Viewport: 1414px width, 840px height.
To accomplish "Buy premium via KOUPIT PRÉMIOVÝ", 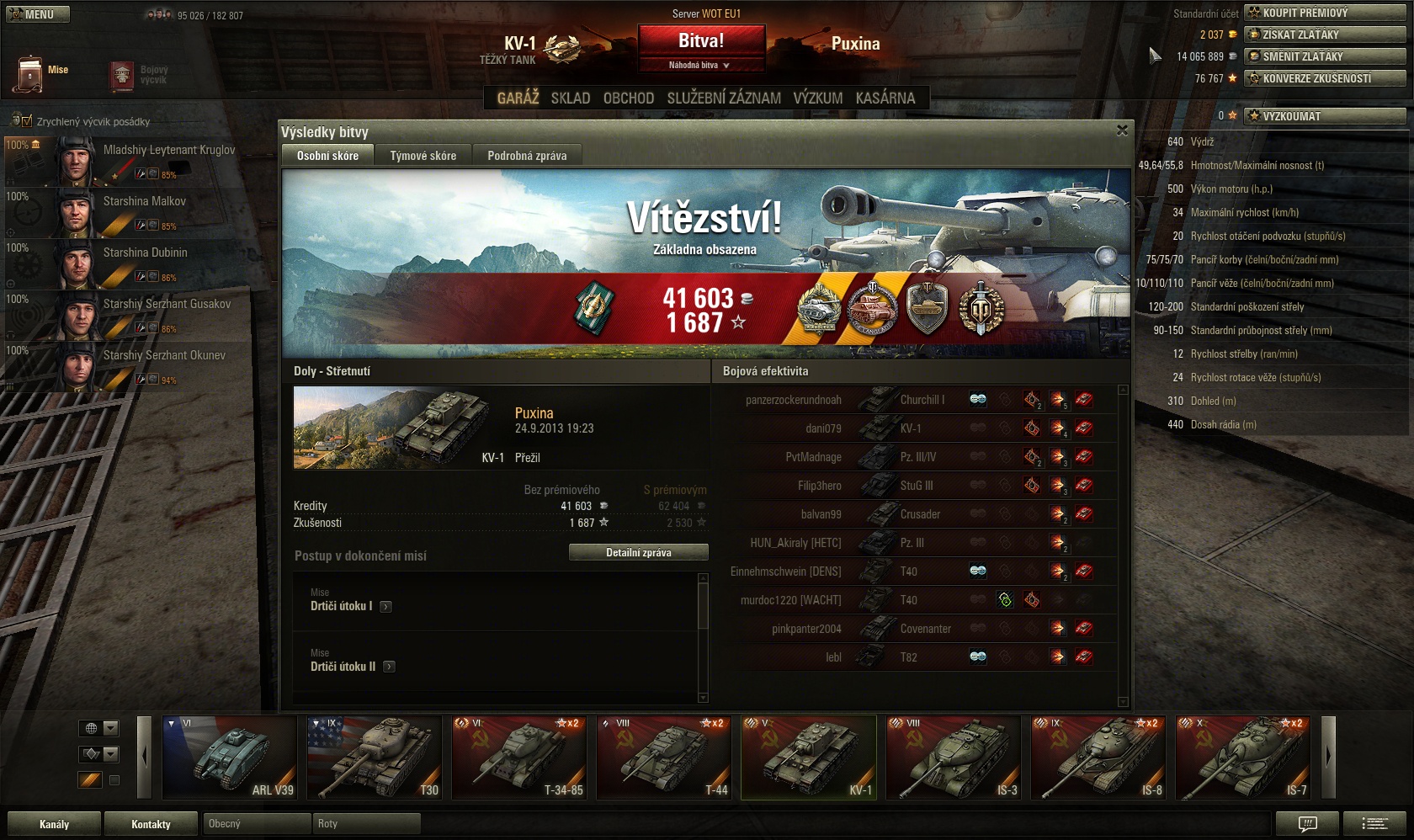I will click(1324, 13).
